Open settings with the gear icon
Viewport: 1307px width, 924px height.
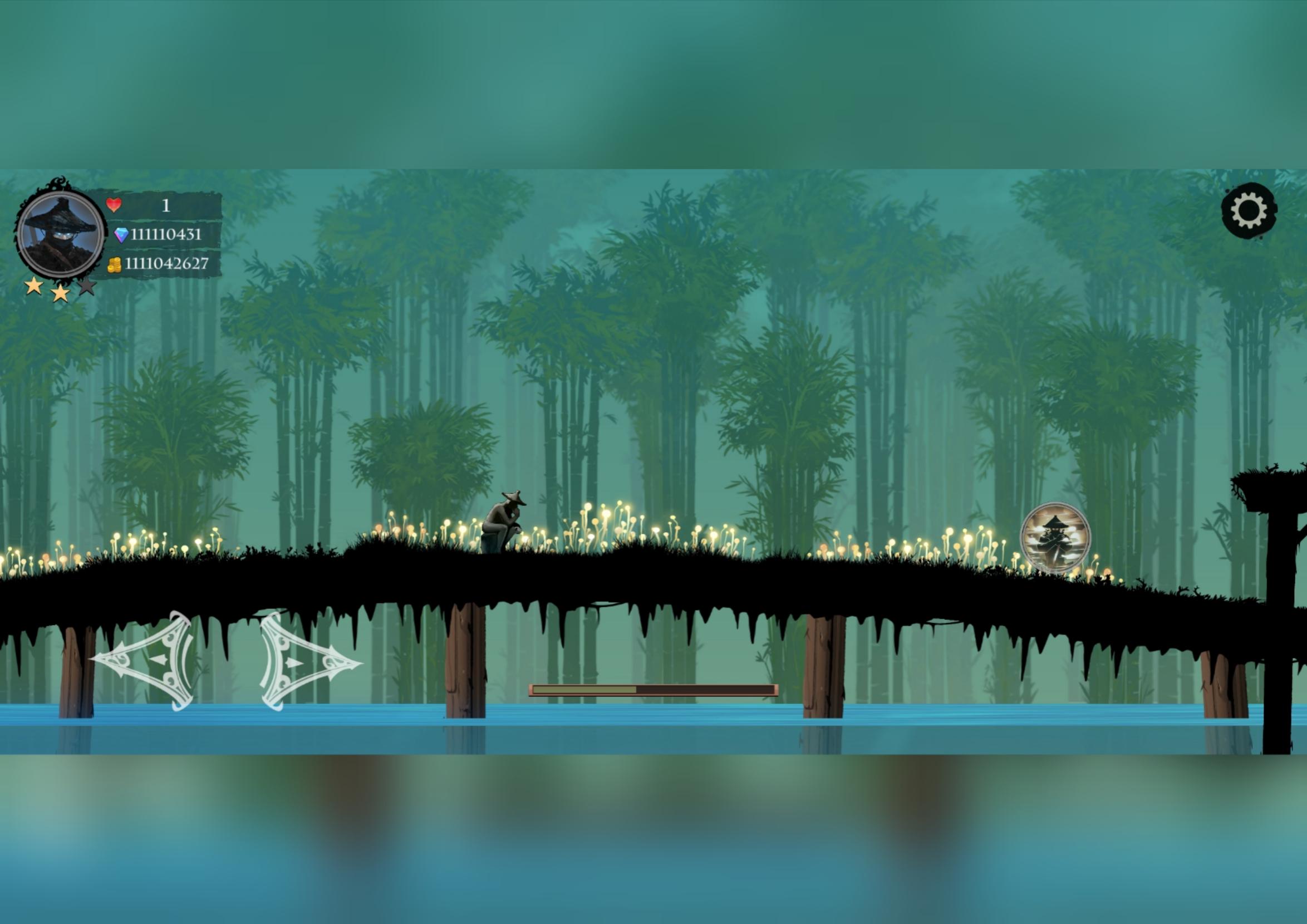point(1249,210)
